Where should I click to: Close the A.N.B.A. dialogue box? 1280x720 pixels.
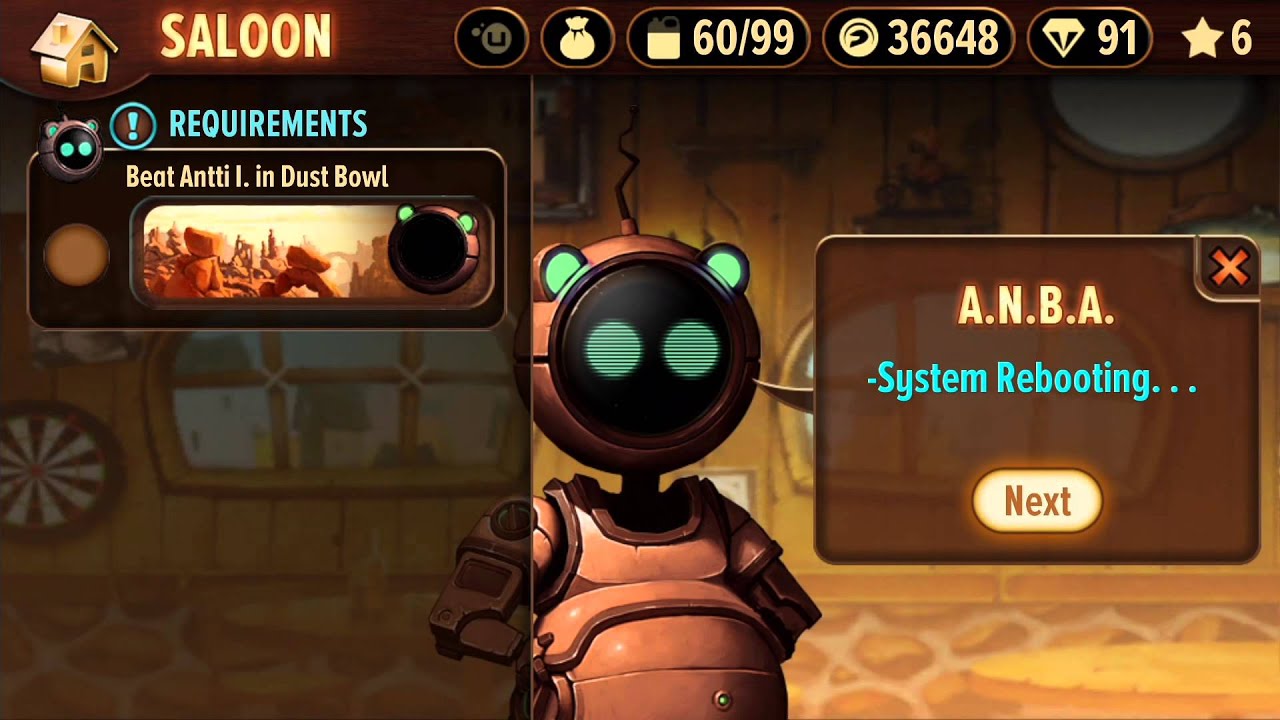point(1228,267)
